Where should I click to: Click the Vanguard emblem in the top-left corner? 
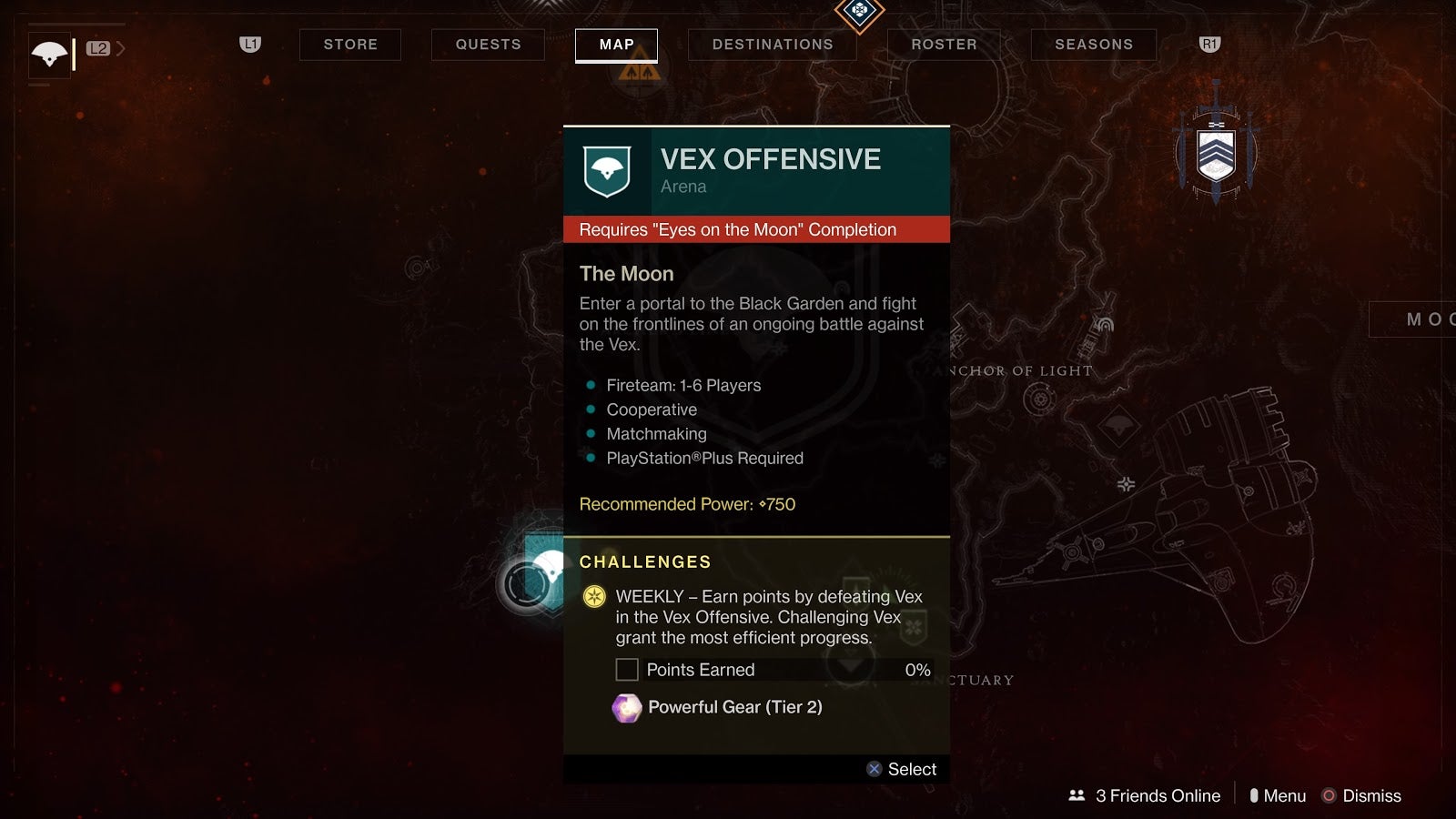pyautogui.click(x=49, y=55)
